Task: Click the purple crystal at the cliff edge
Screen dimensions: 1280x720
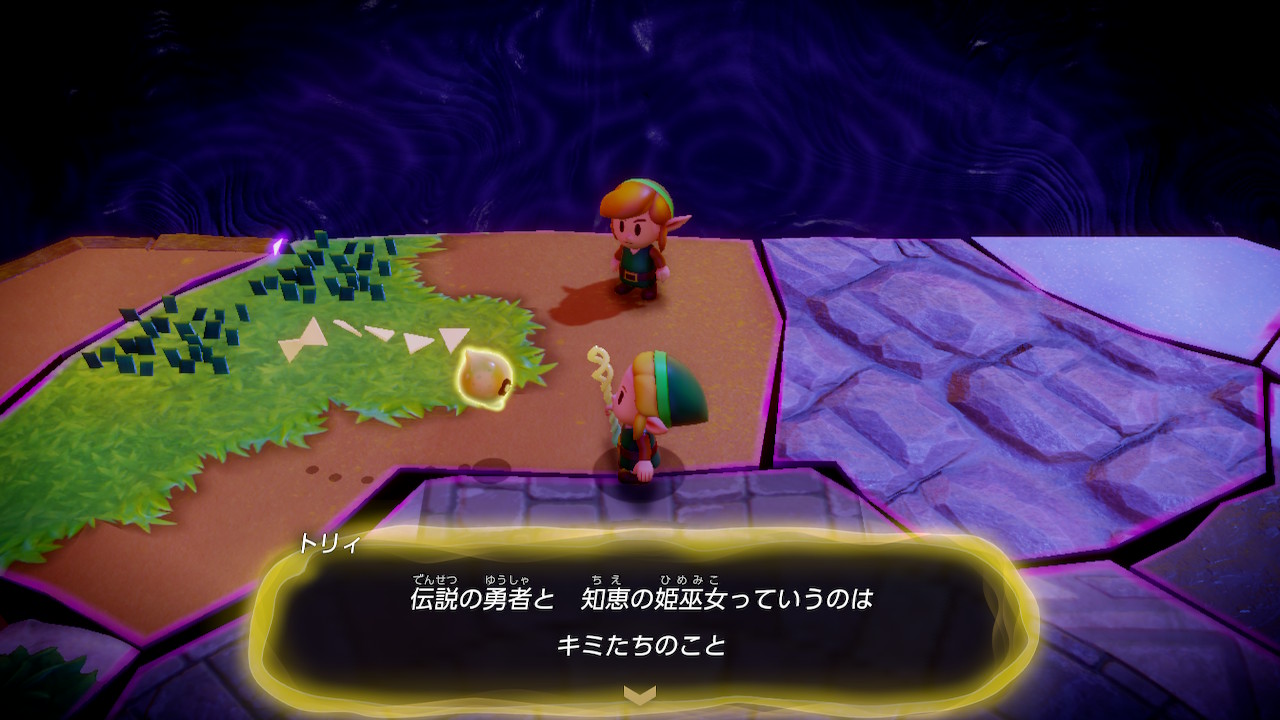Action: pyautogui.click(x=277, y=247)
